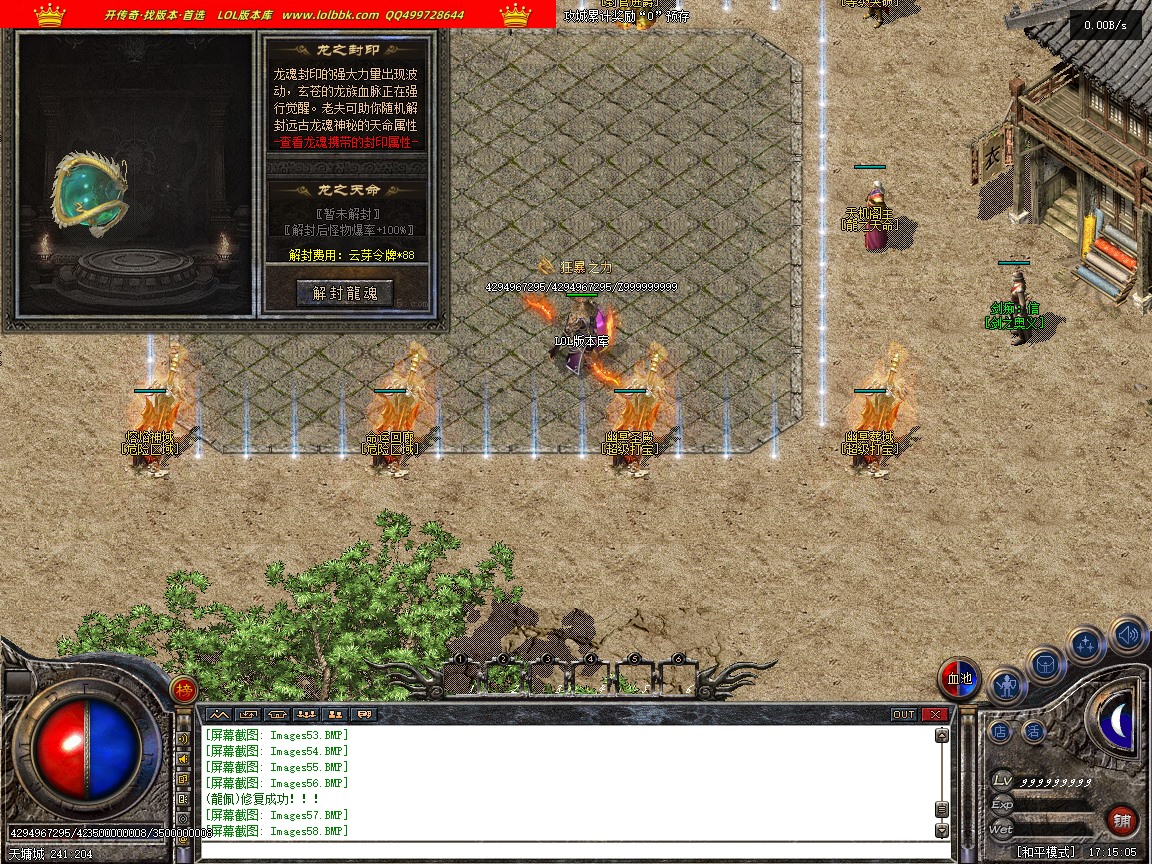Click the red 铺 stall button
The image size is (1152, 864).
pos(1123,821)
